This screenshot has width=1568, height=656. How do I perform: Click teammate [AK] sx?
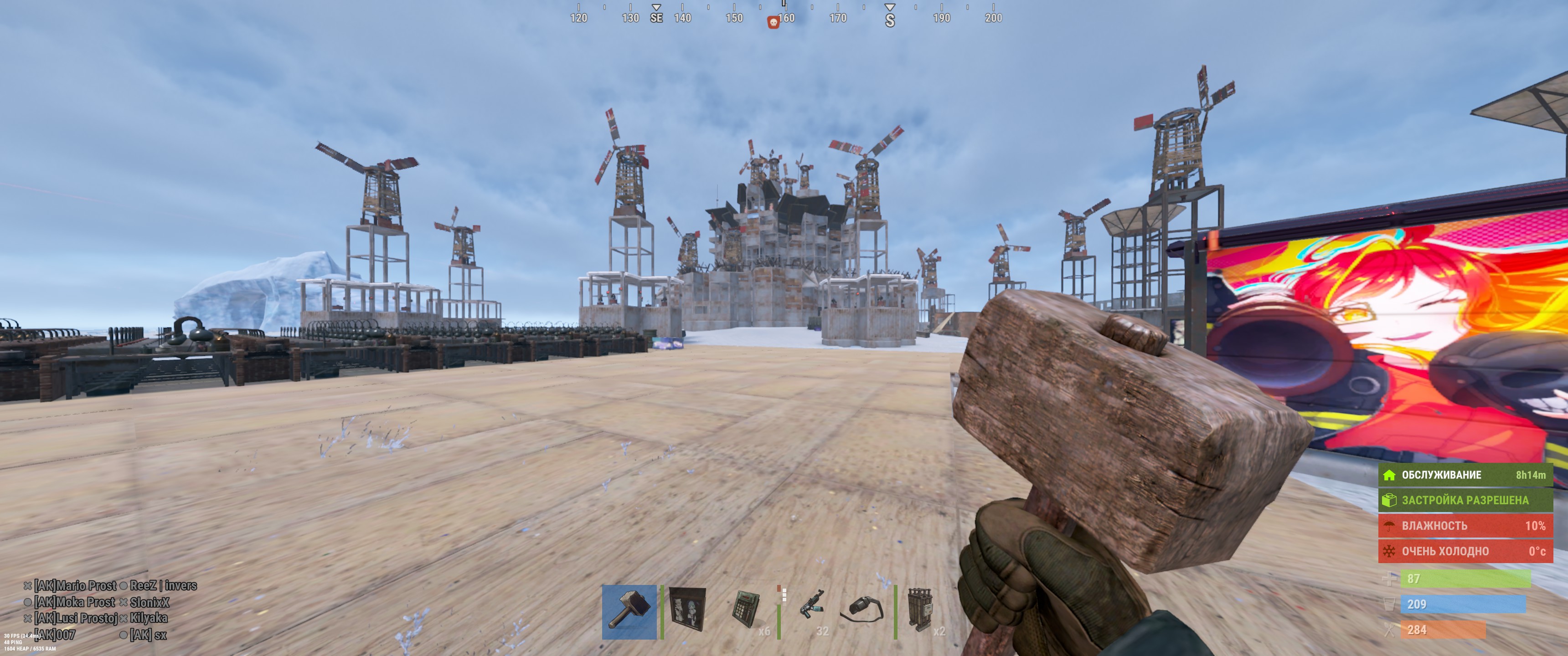point(148,635)
